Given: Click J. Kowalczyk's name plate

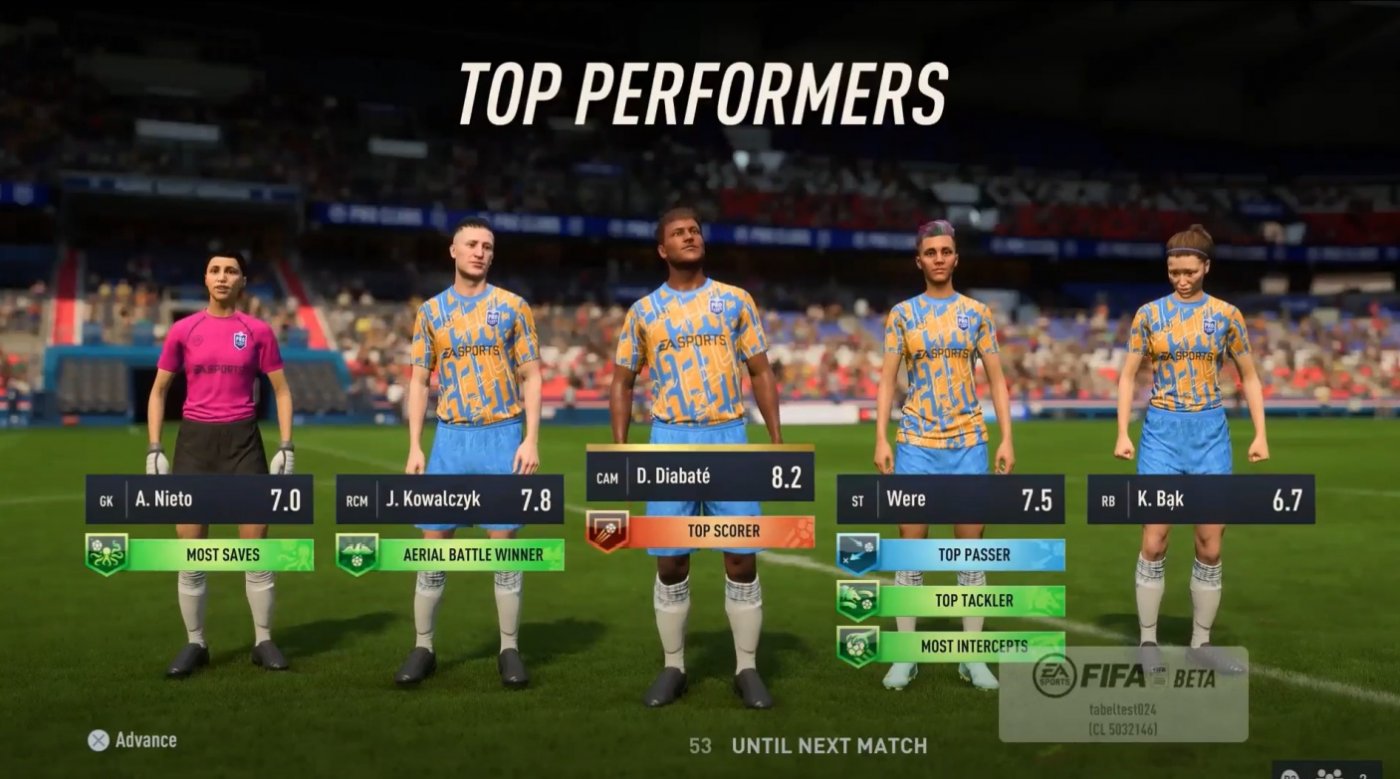Looking at the screenshot, I should click(x=432, y=499).
